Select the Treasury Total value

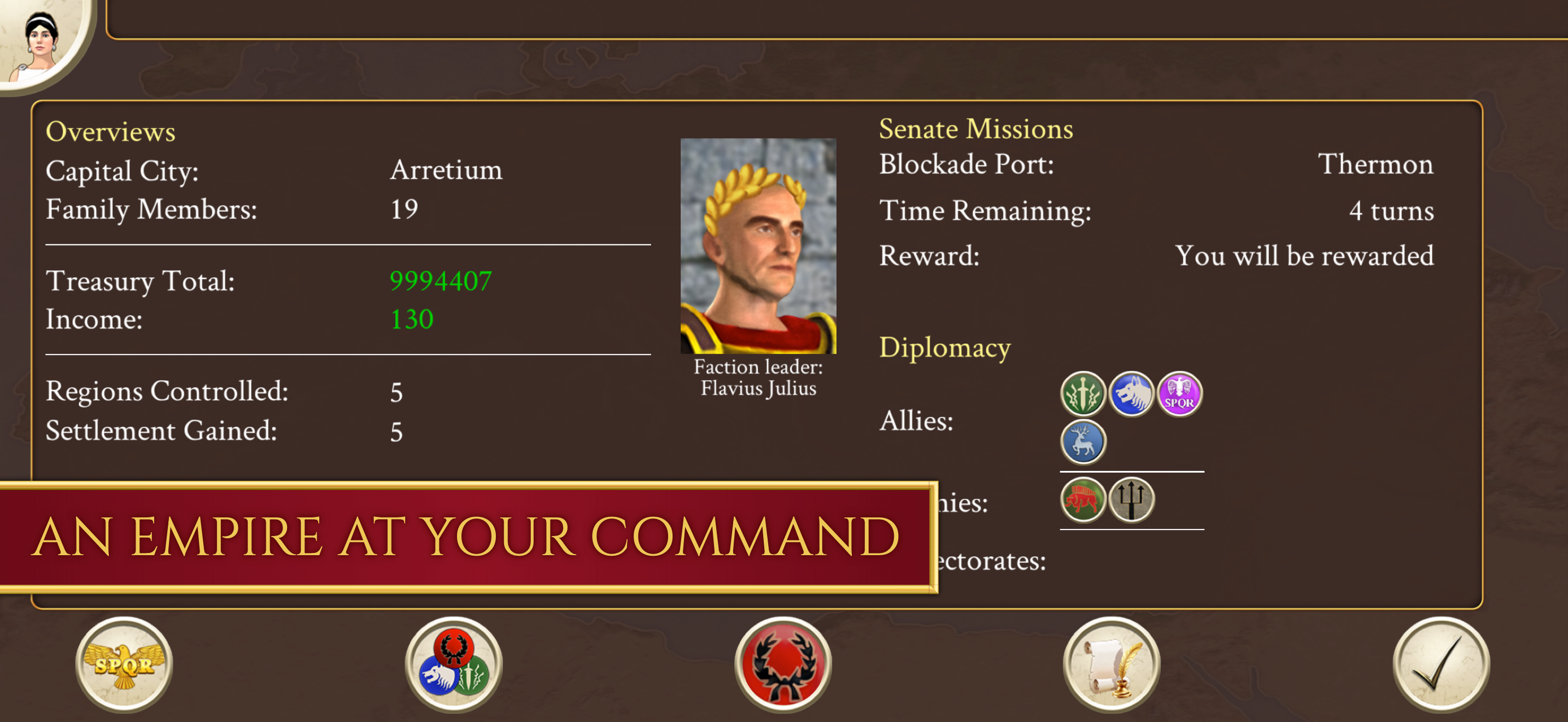[x=442, y=281]
